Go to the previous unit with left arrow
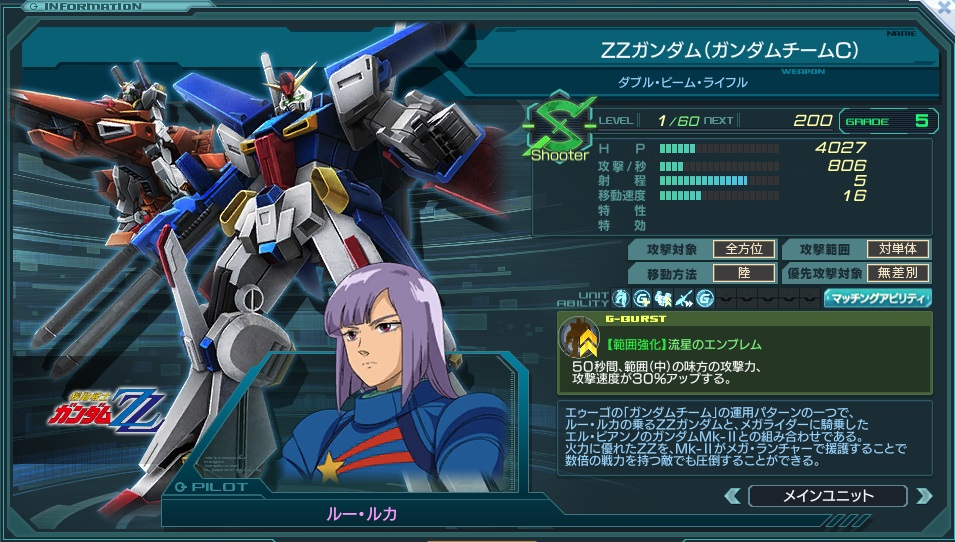Viewport: 955px width, 542px height. (x=733, y=496)
